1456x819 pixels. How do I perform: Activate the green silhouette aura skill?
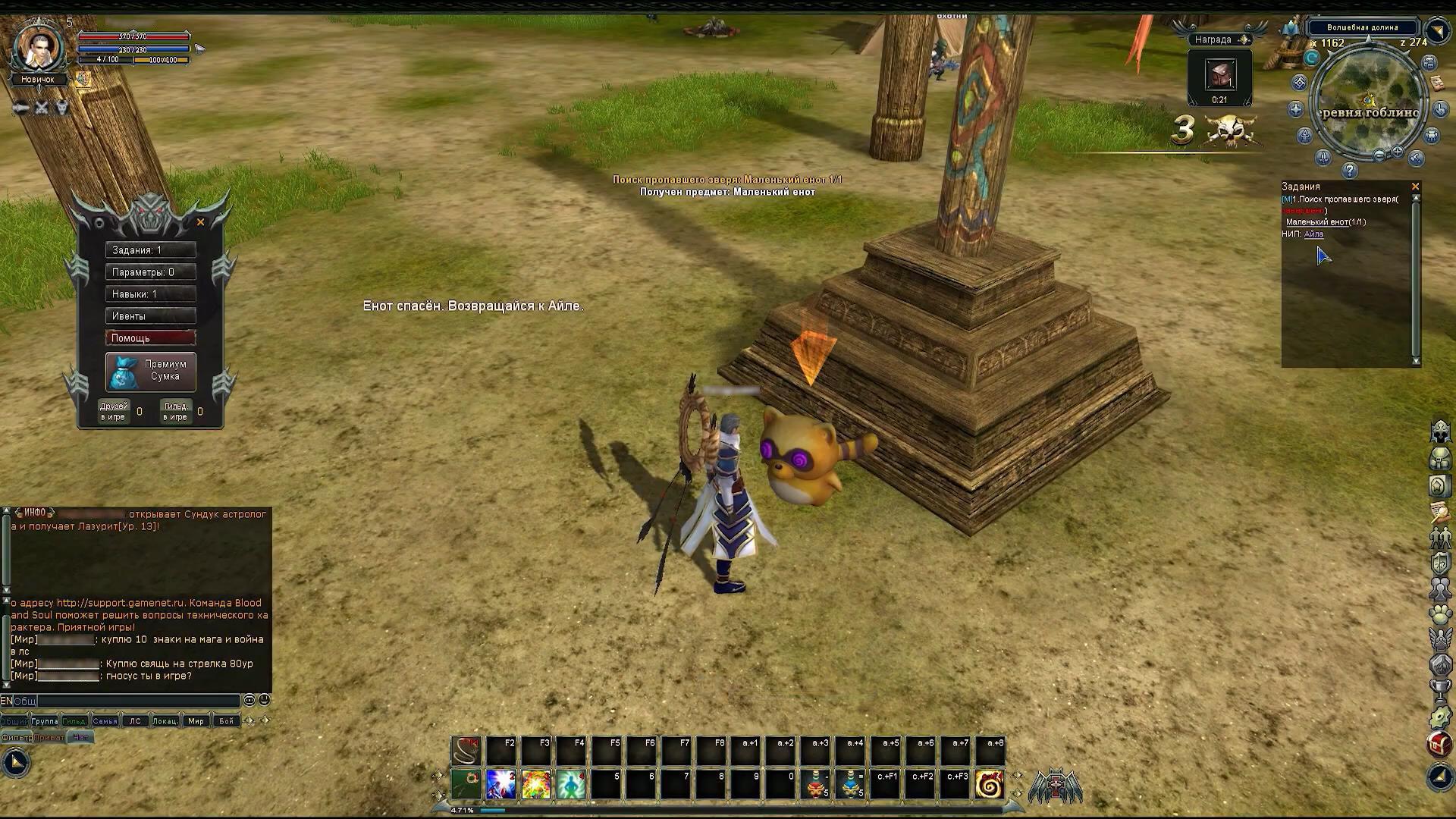point(570,785)
